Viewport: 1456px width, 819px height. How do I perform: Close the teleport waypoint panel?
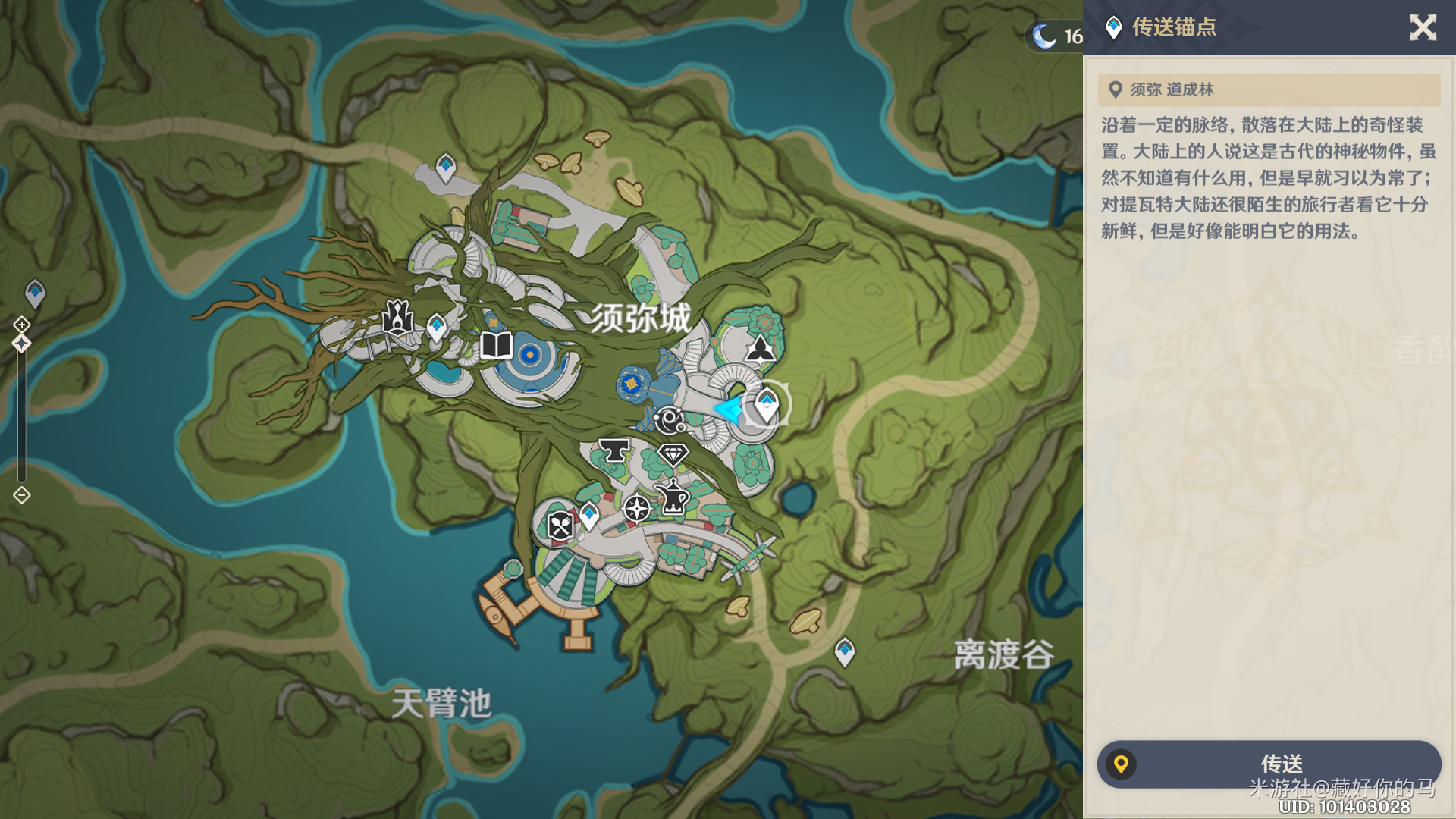point(1423,28)
